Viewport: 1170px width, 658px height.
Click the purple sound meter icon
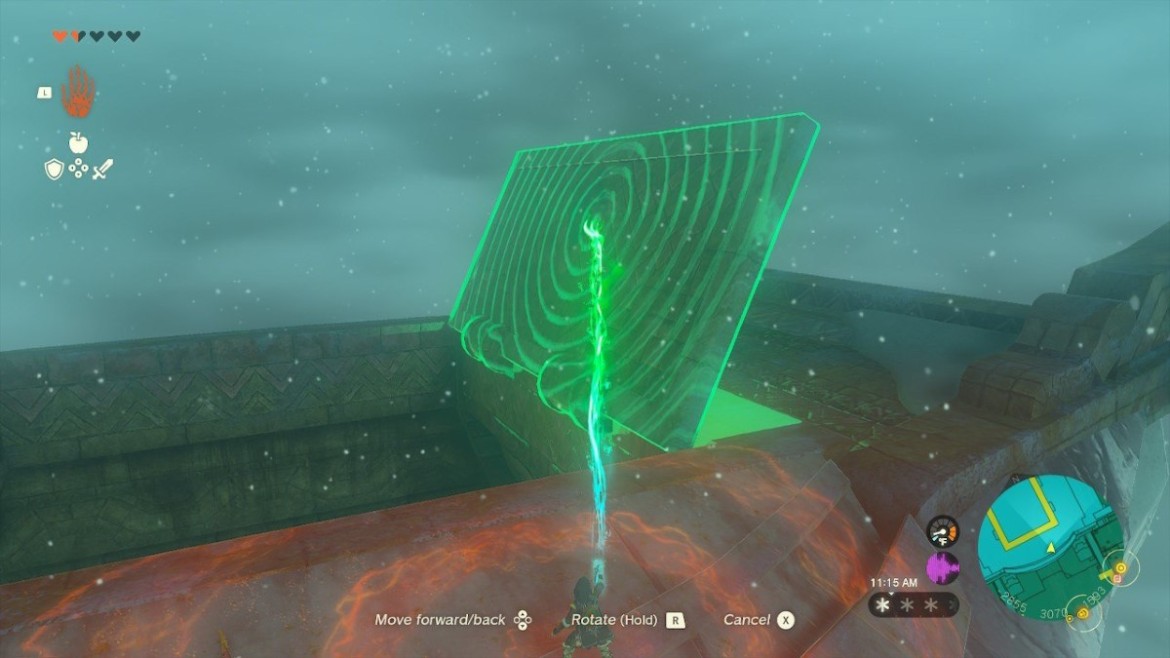pos(942,568)
